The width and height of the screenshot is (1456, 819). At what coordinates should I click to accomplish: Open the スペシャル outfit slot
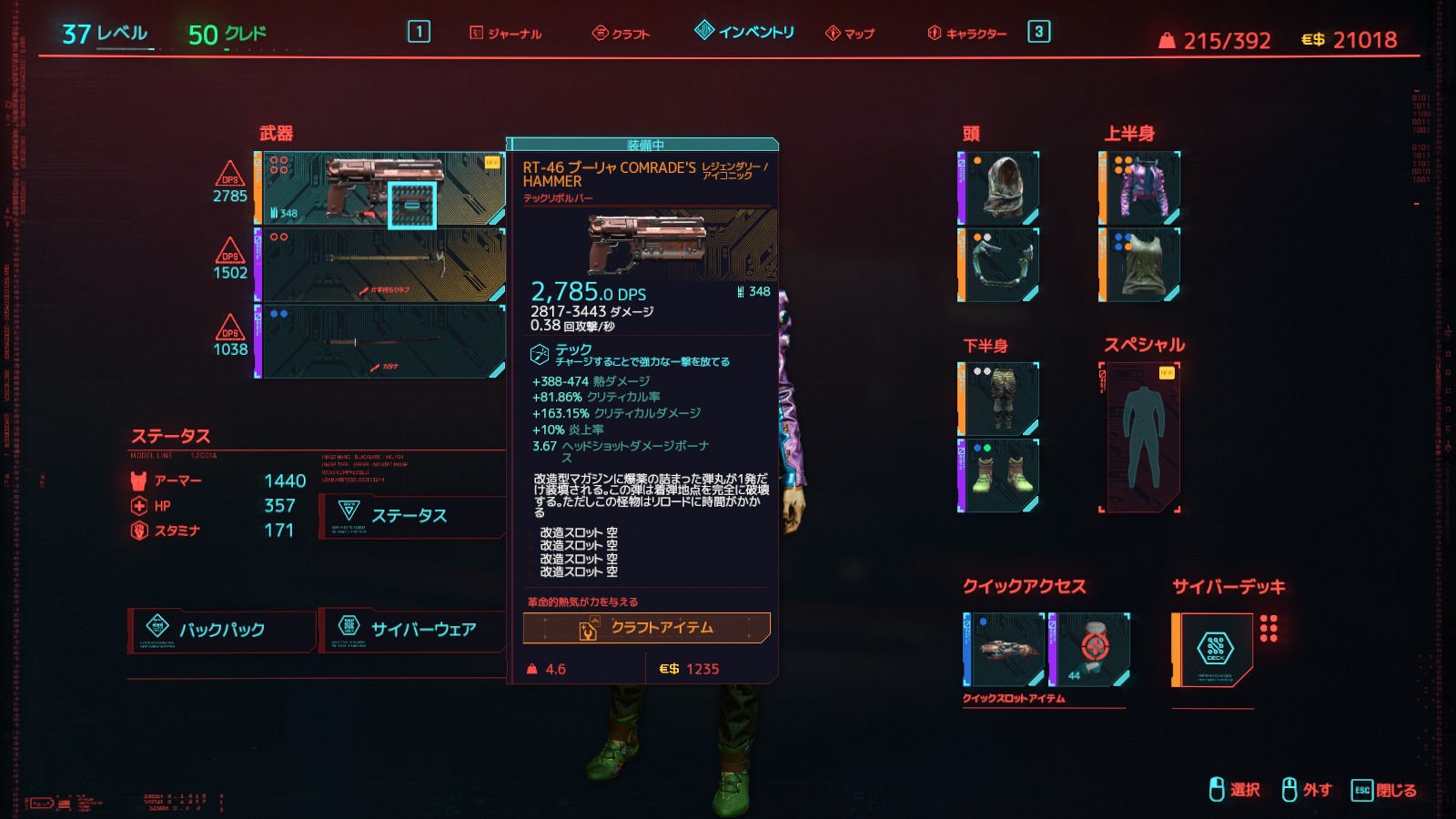point(1141,438)
